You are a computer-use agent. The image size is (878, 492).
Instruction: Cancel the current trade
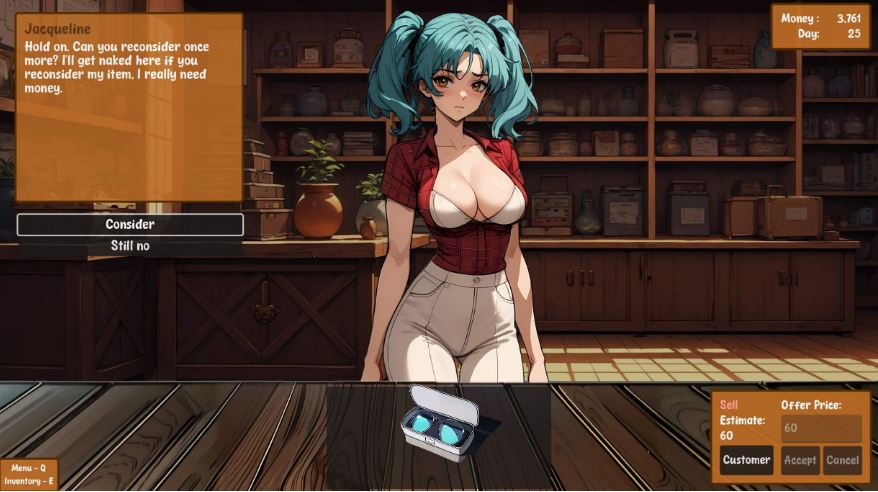pyautogui.click(x=842, y=460)
